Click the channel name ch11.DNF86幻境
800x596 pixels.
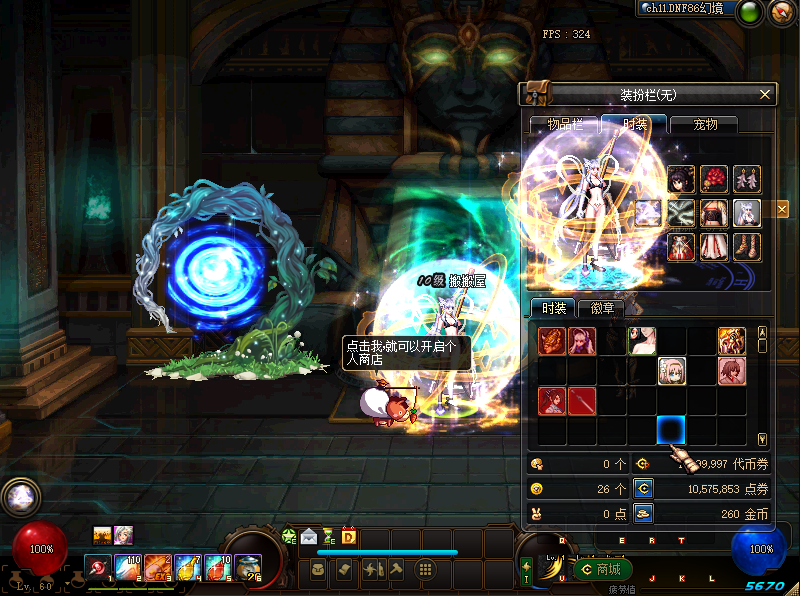coord(684,8)
